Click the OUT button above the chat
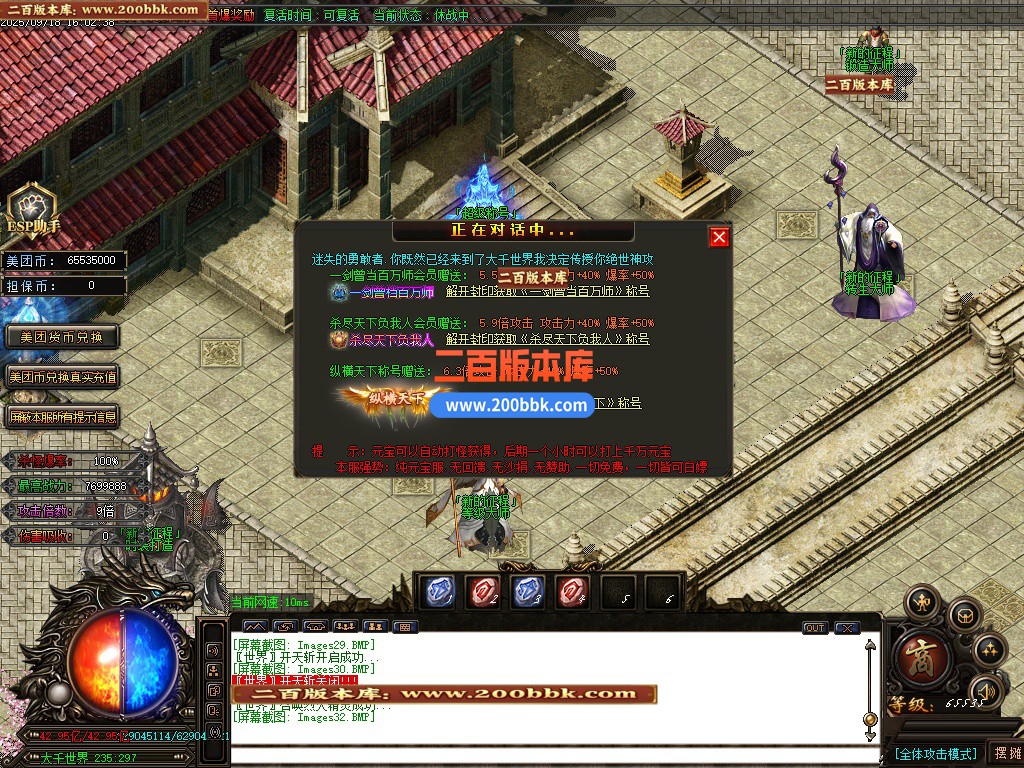The image size is (1024, 768). pyautogui.click(x=815, y=628)
